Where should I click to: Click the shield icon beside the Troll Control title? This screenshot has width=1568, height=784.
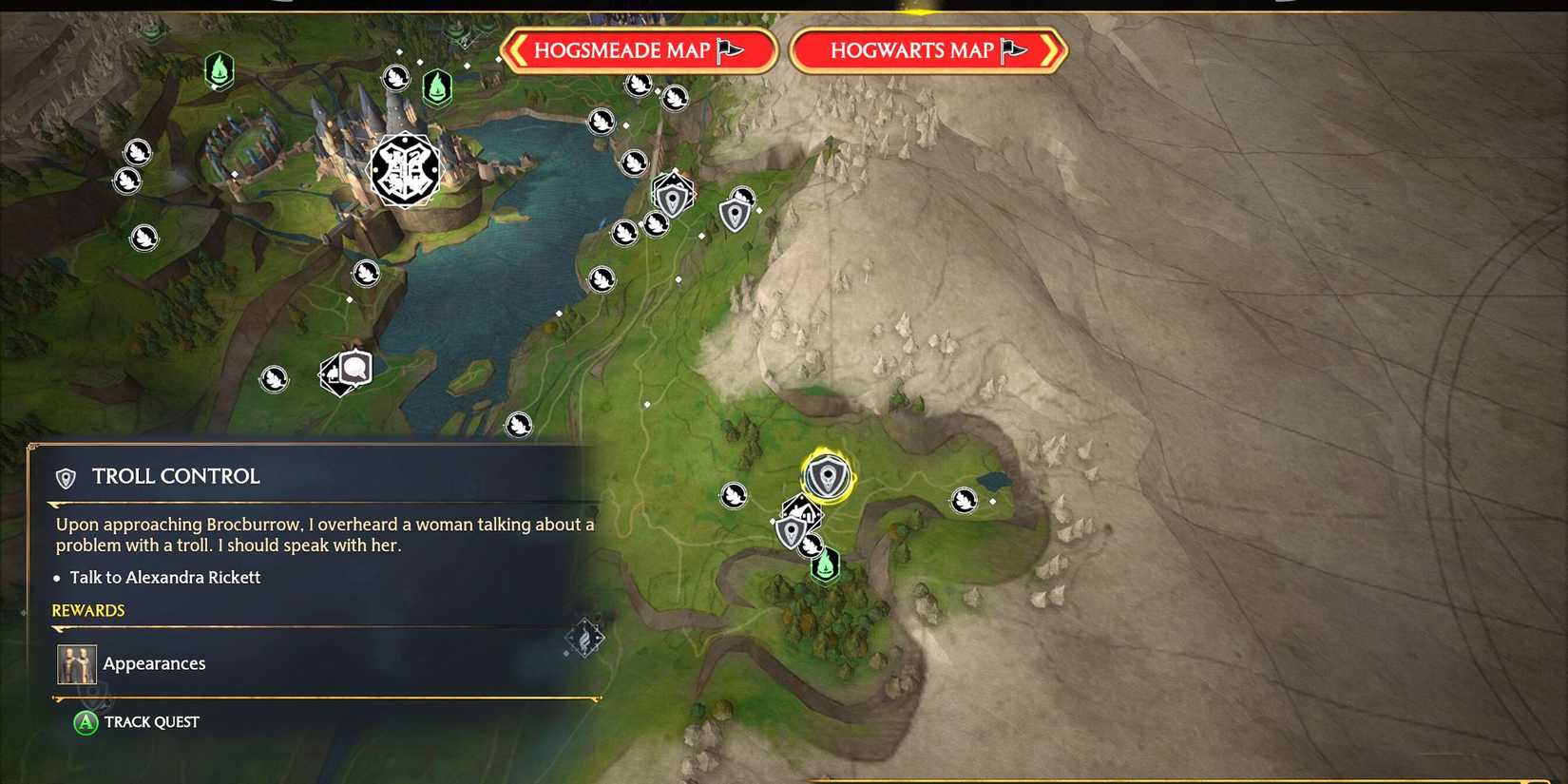(x=65, y=478)
